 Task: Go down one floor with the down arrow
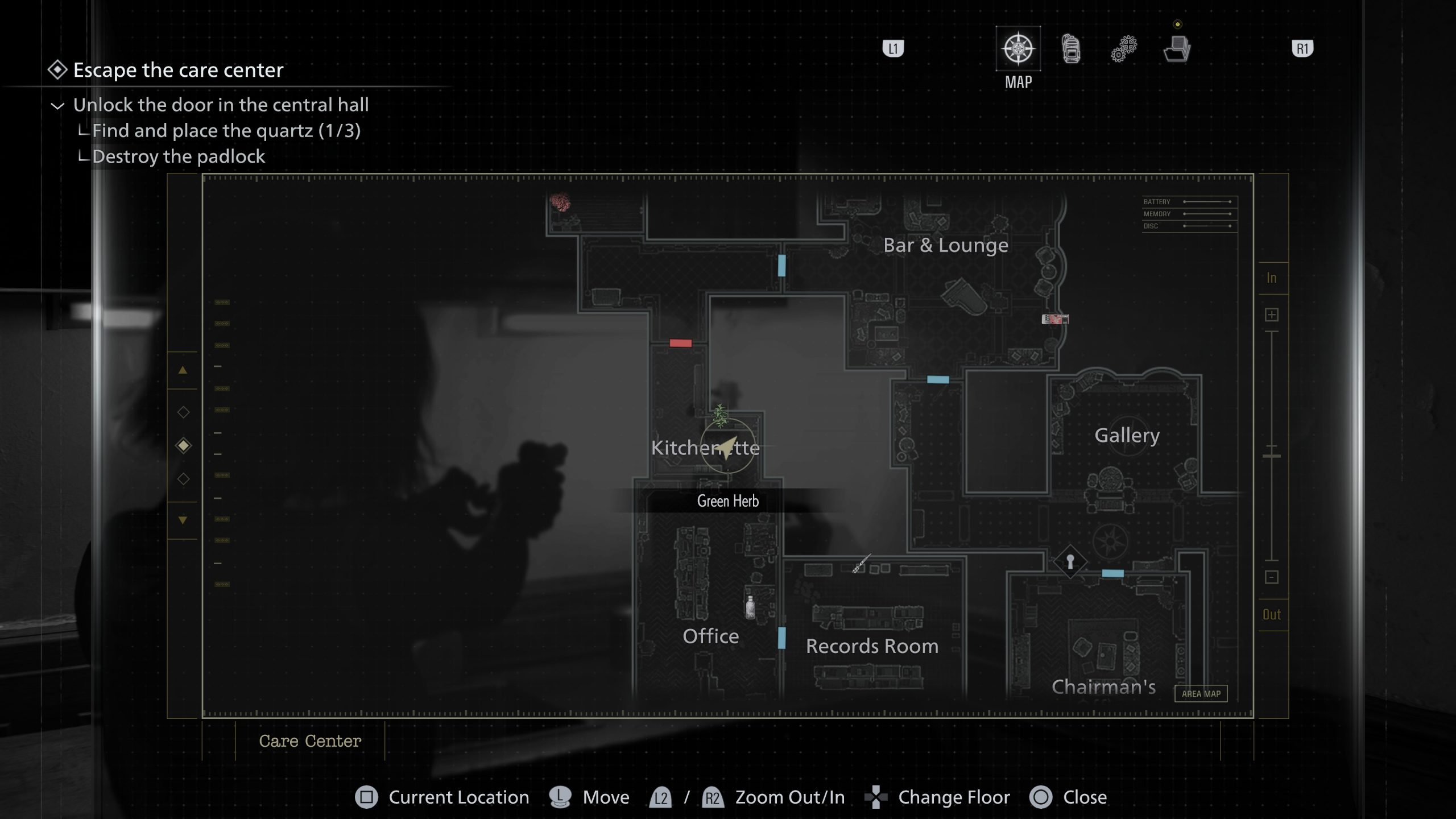coord(183,520)
